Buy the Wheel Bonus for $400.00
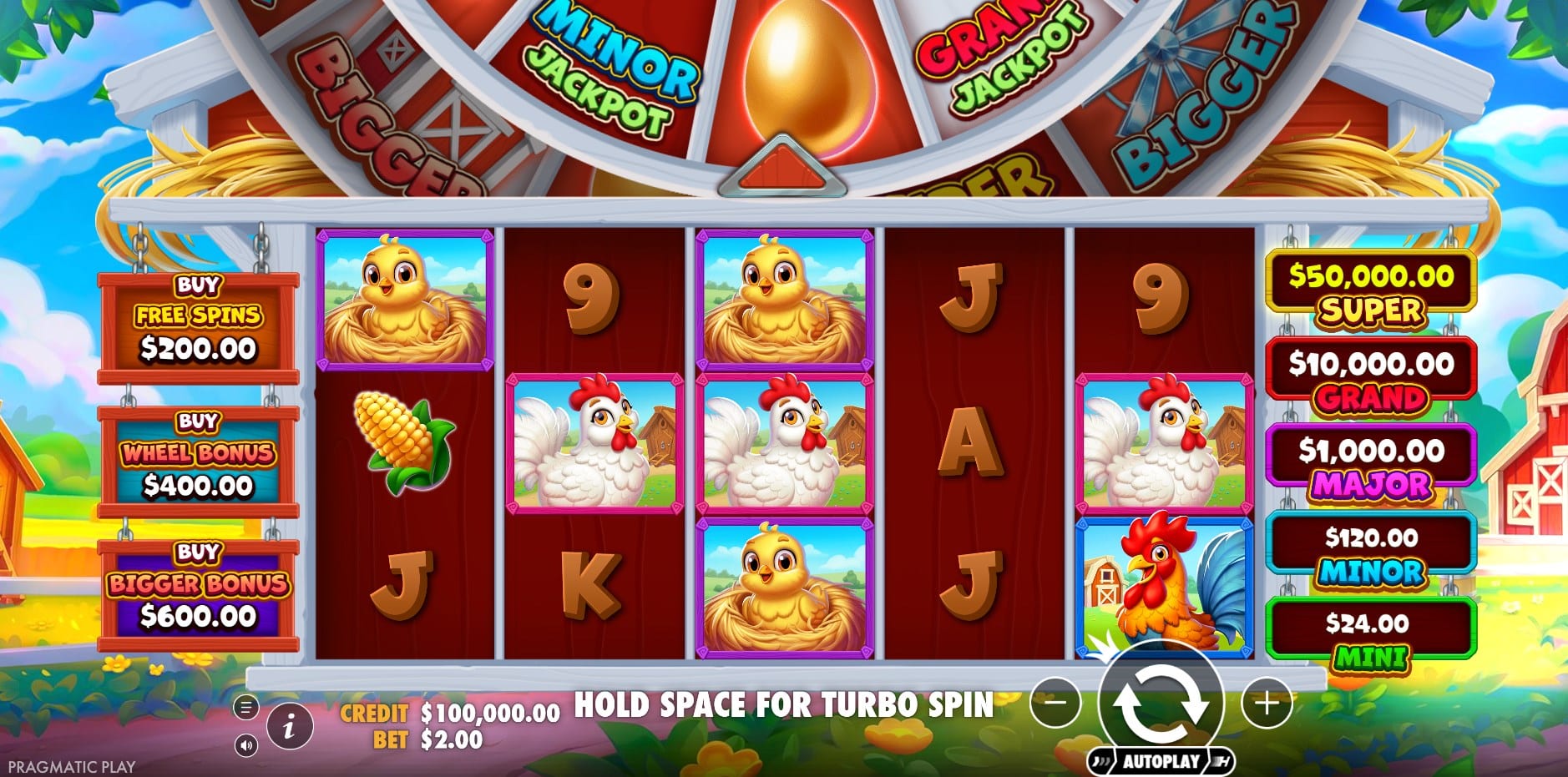Screen dimensions: 1568x777 tap(198, 460)
